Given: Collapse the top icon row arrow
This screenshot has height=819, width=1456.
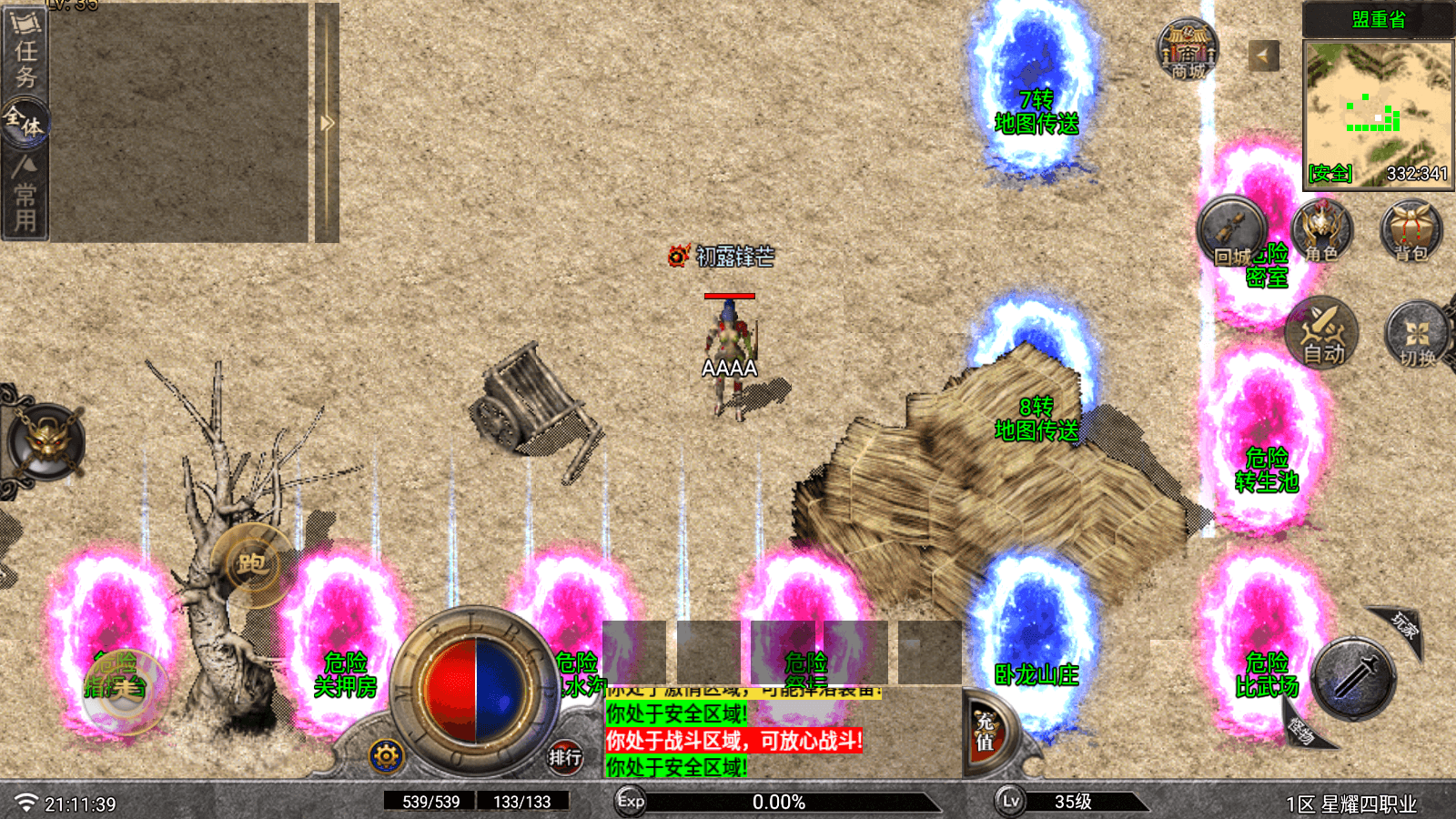Looking at the screenshot, I should point(1263,56).
